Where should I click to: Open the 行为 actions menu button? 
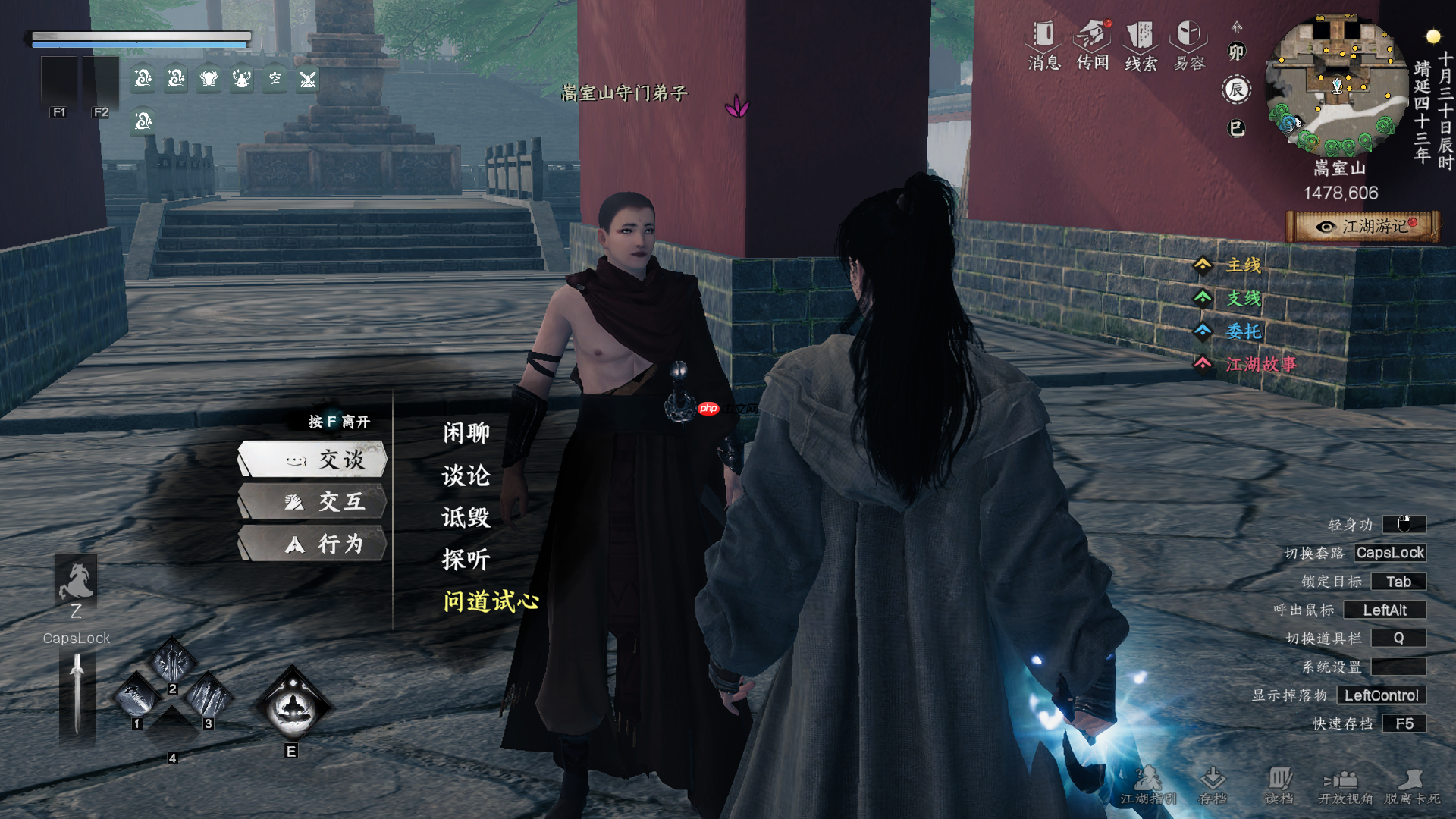coord(313,544)
